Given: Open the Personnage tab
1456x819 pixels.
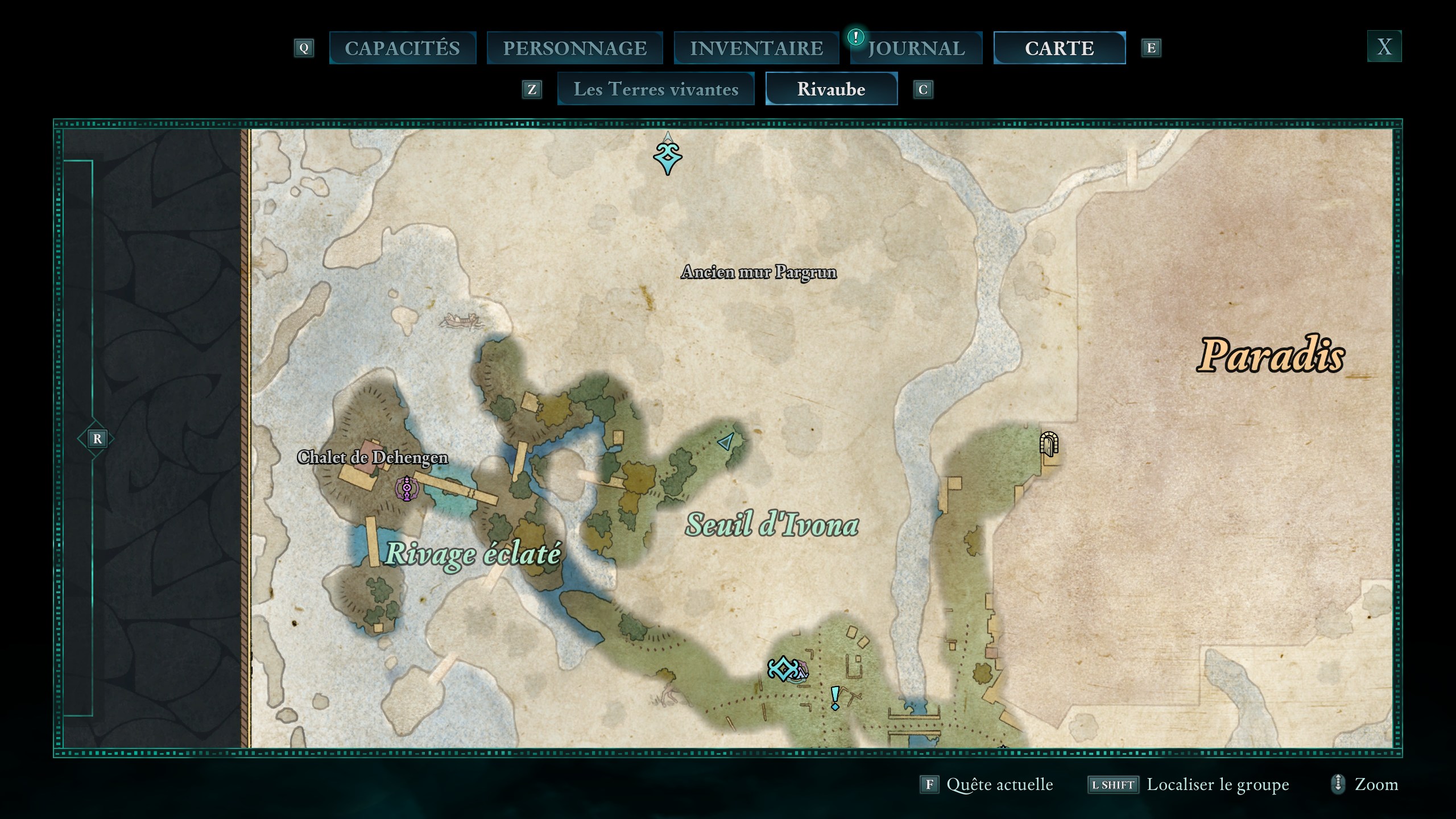Looking at the screenshot, I should click(574, 48).
